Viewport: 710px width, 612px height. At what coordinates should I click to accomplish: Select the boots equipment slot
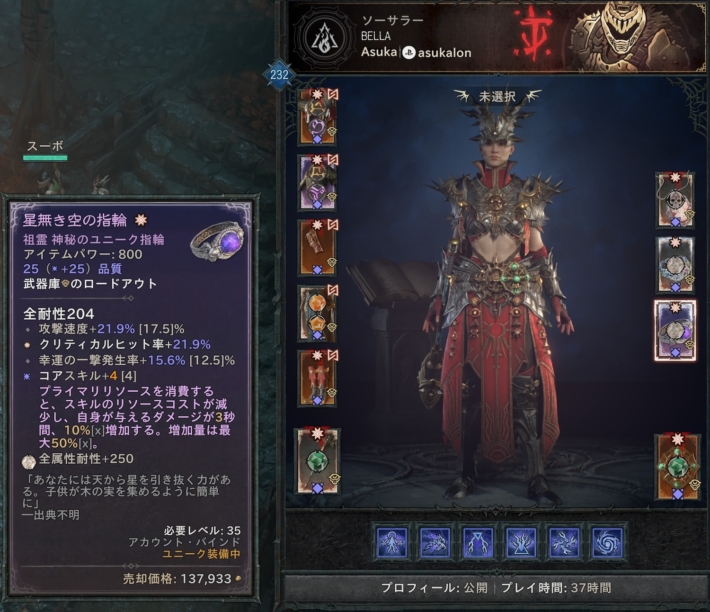tap(317, 378)
